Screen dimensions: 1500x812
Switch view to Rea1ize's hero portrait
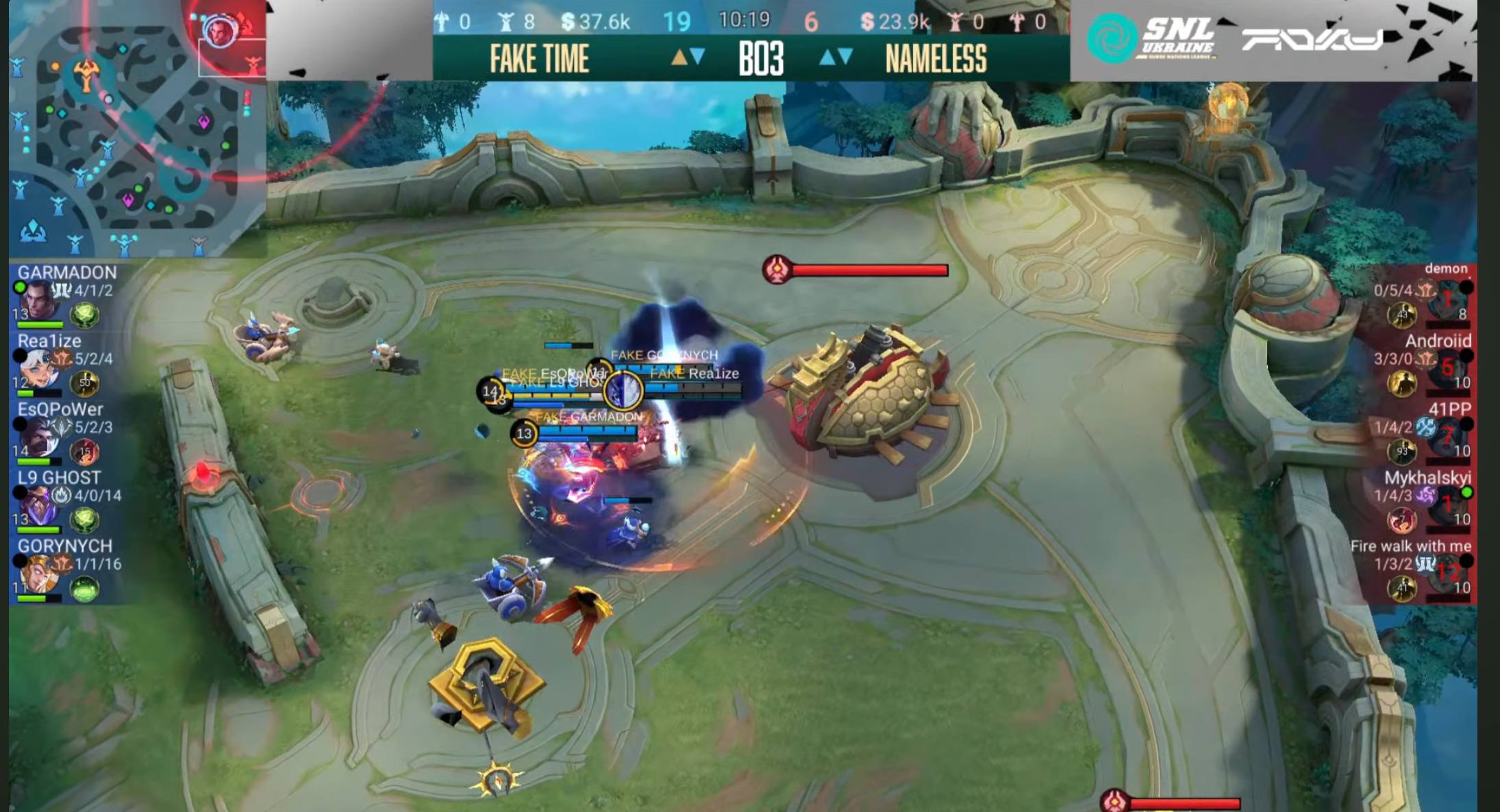(x=38, y=370)
